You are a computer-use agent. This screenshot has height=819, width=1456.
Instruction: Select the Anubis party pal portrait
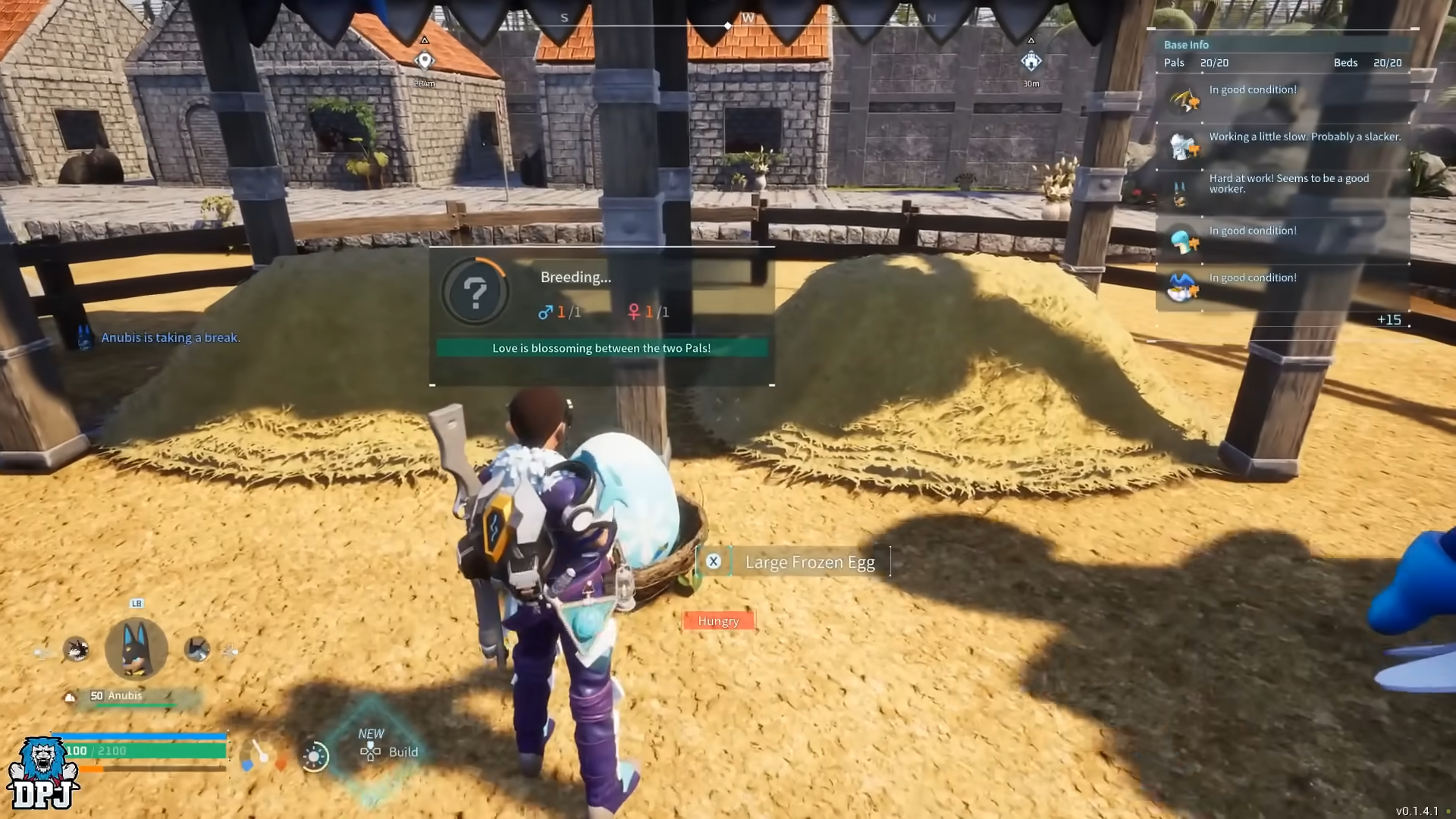[136, 648]
